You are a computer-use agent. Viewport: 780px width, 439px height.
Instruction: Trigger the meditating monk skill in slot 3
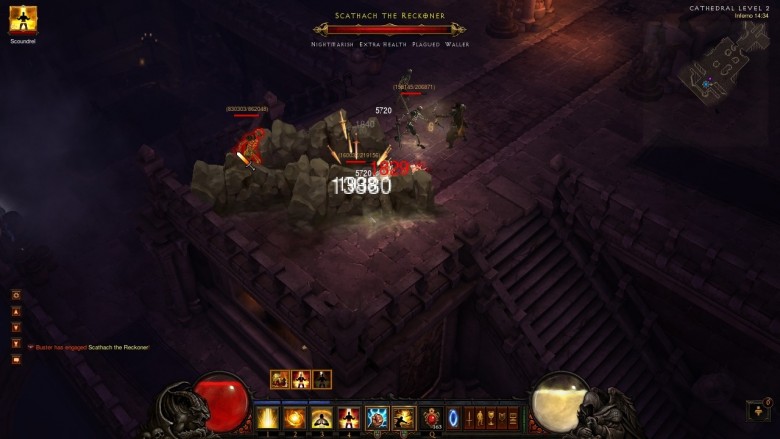pyautogui.click(x=322, y=417)
